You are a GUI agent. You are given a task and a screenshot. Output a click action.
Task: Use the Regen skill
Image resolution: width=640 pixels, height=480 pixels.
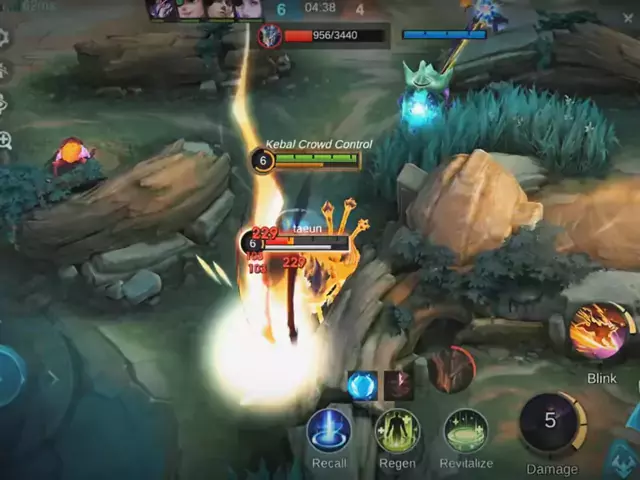point(397,431)
